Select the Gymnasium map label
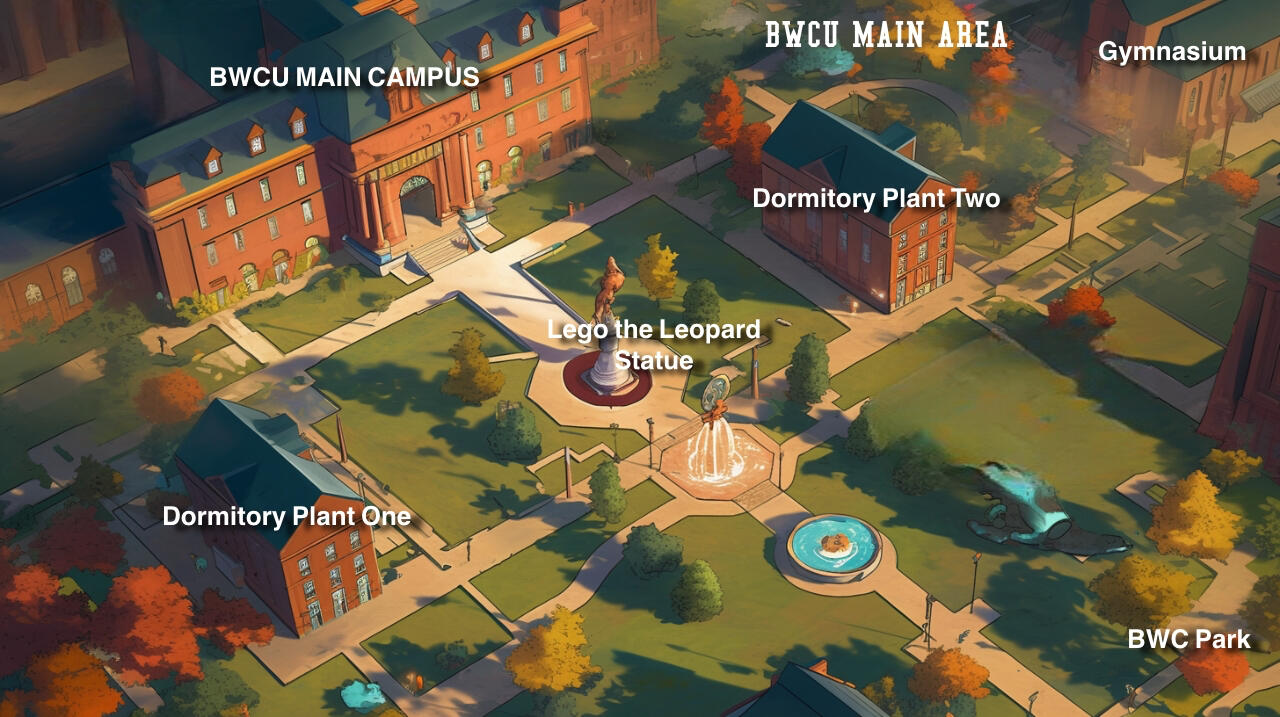Screen dimensions: 1280x717 pyautogui.click(x=1172, y=51)
